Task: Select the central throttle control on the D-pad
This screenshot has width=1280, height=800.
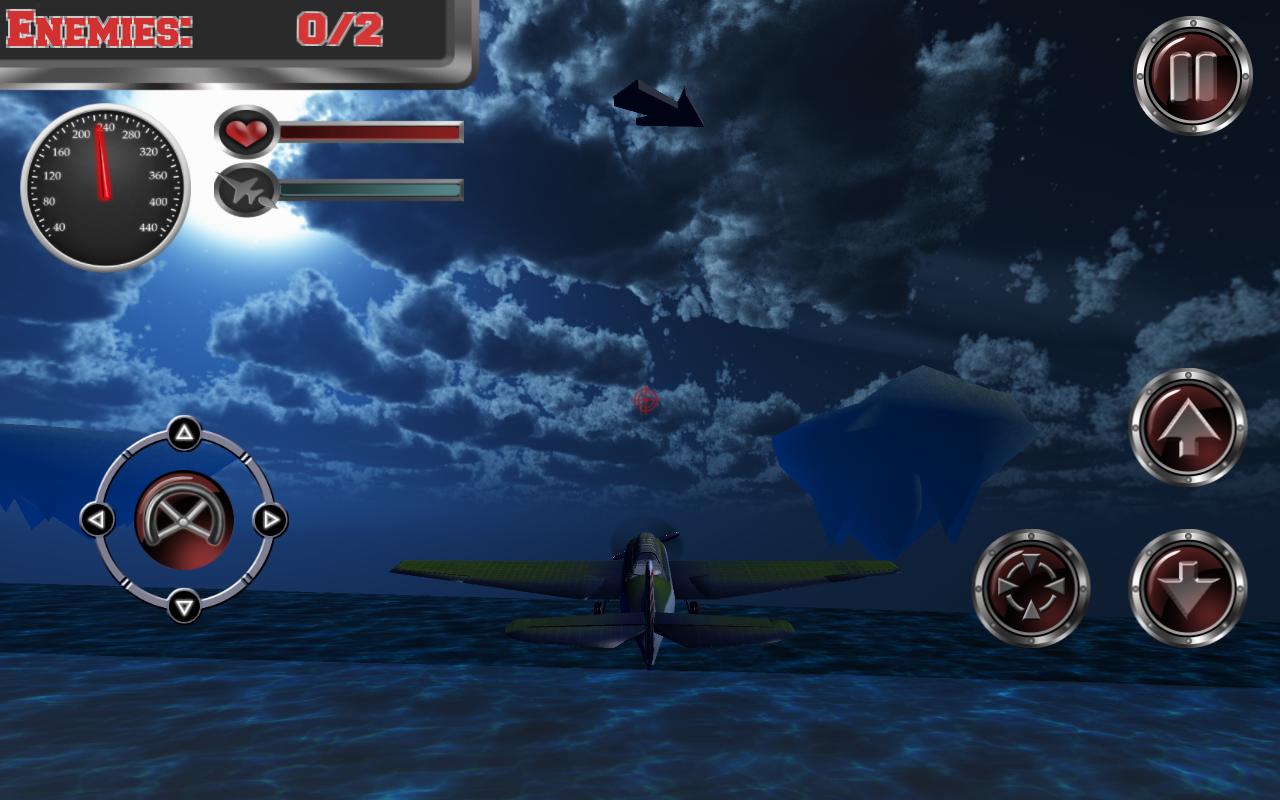Action: tap(185, 520)
